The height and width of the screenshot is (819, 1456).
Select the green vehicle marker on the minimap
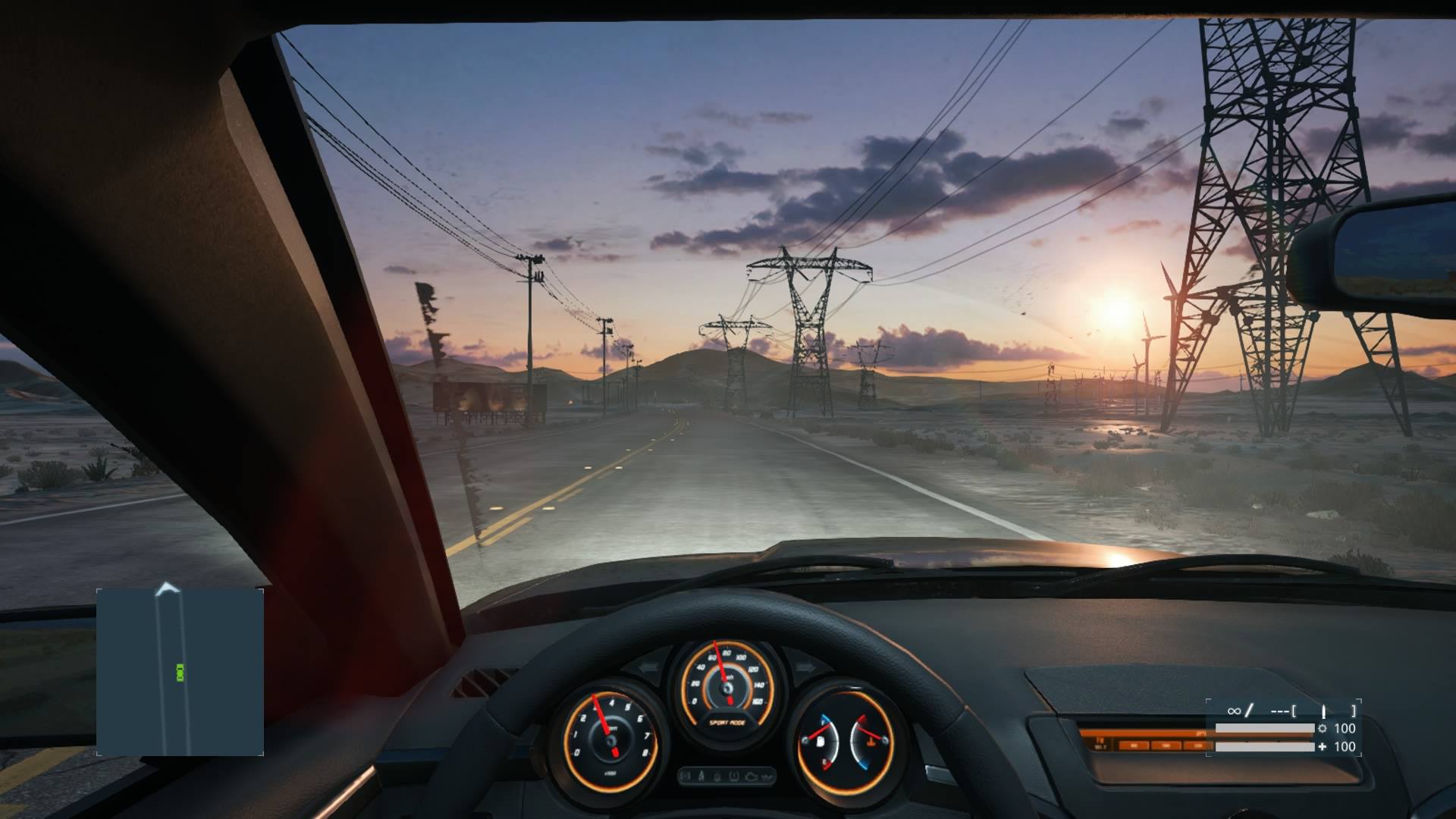tap(180, 672)
